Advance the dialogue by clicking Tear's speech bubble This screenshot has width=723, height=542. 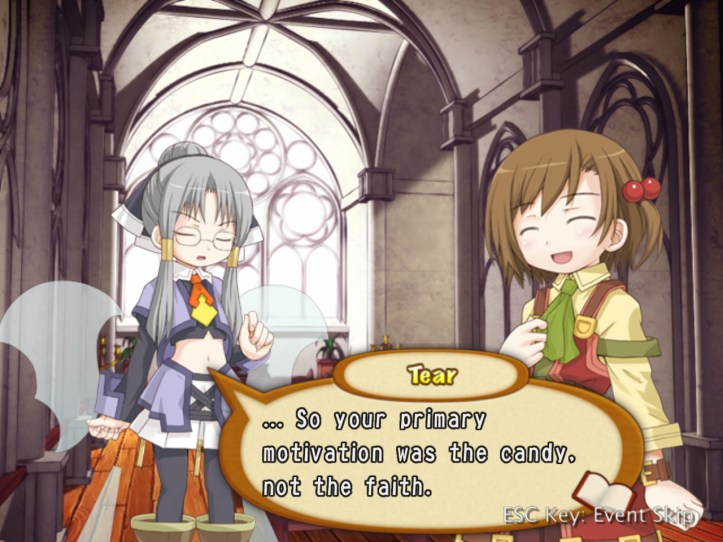coord(420,453)
